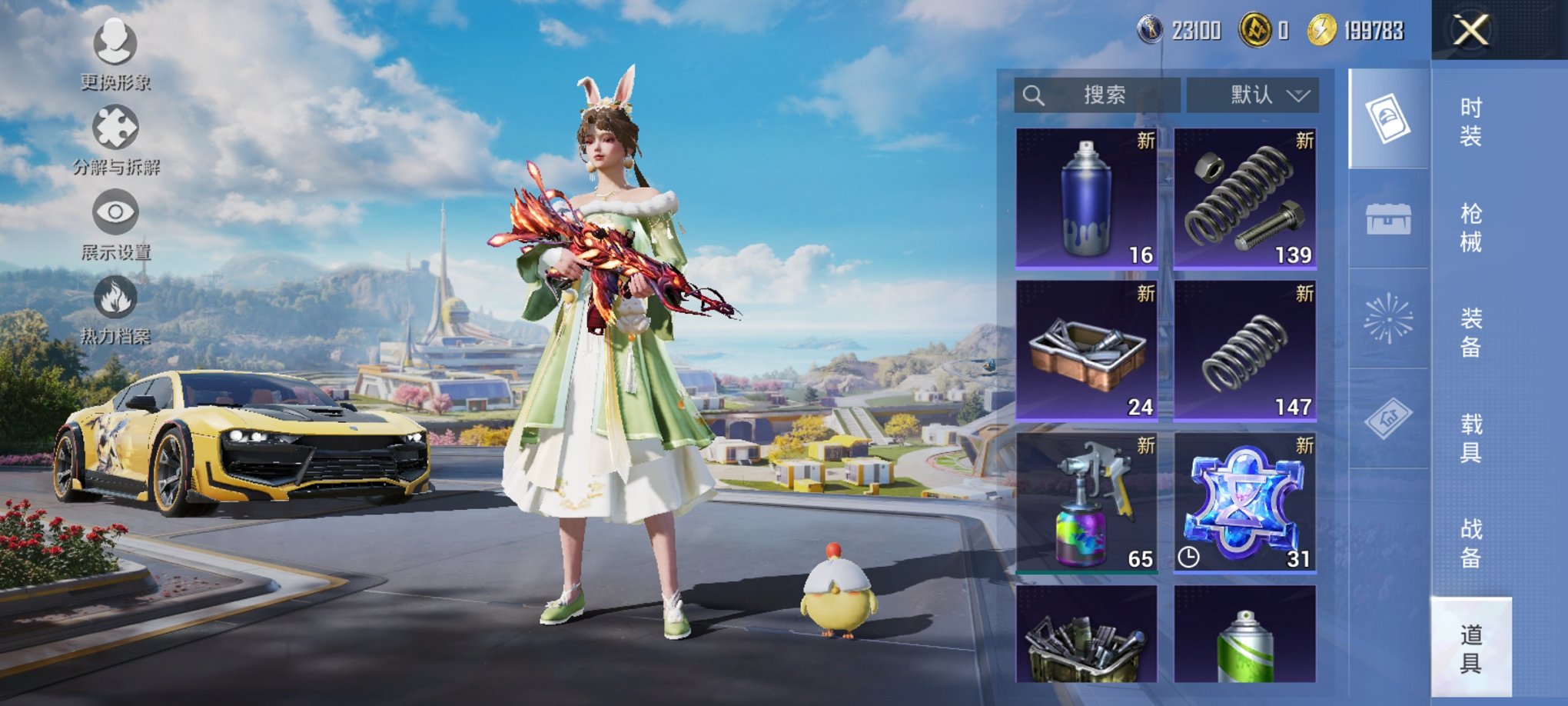1568x706 pixels.
Task: Select the single coil spring item
Action: pyautogui.click(x=1244, y=351)
